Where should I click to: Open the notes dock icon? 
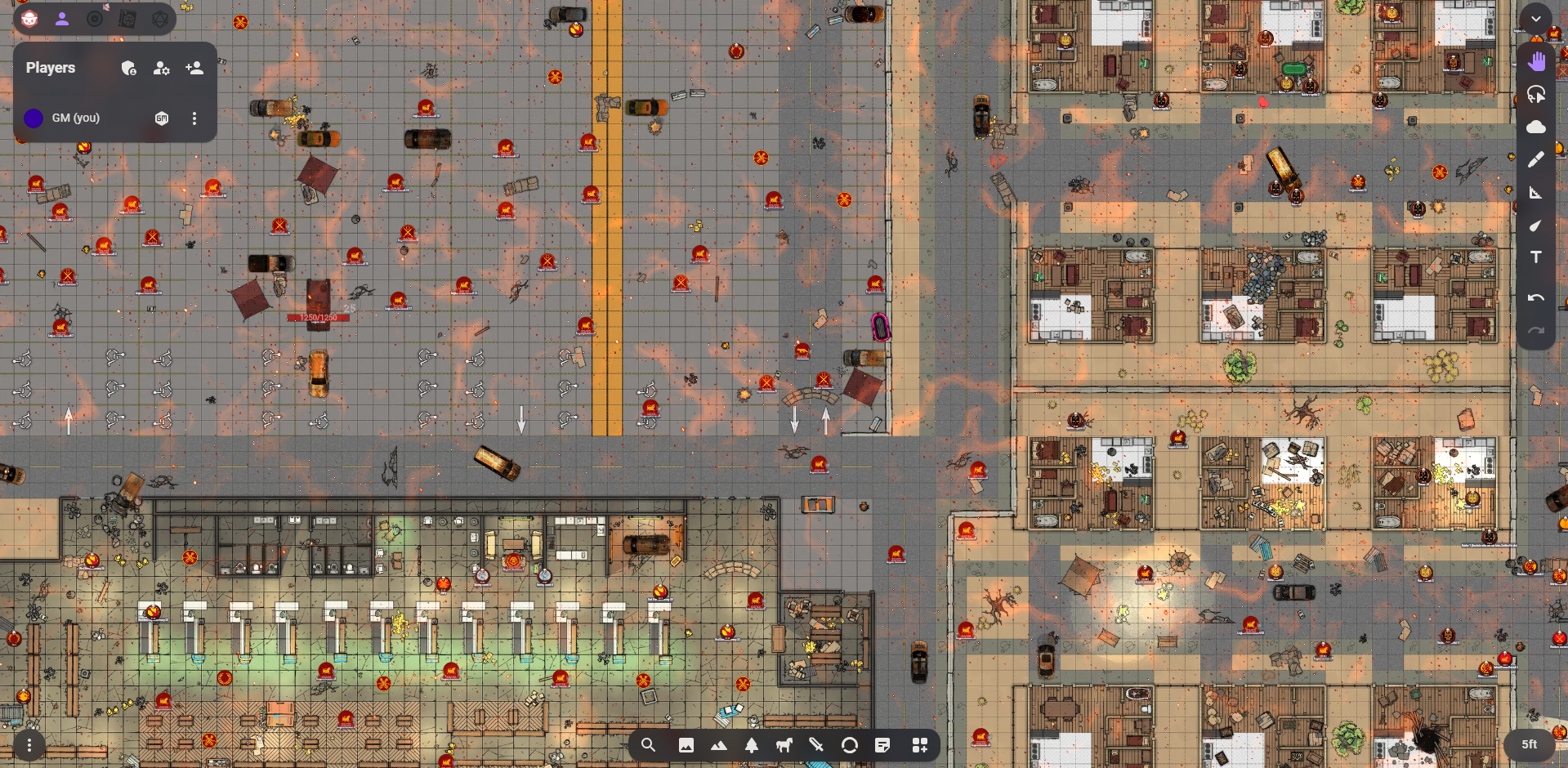pyautogui.click(x=882, y=745)
